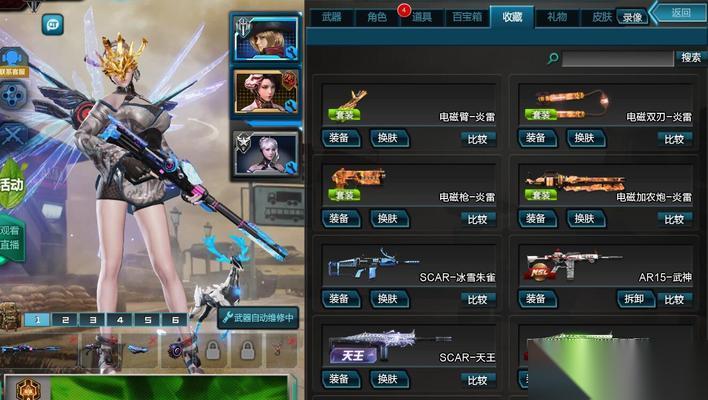Switch to the 武器 tab
Viewport: 708px width, 400px height.
click(331, 17)
